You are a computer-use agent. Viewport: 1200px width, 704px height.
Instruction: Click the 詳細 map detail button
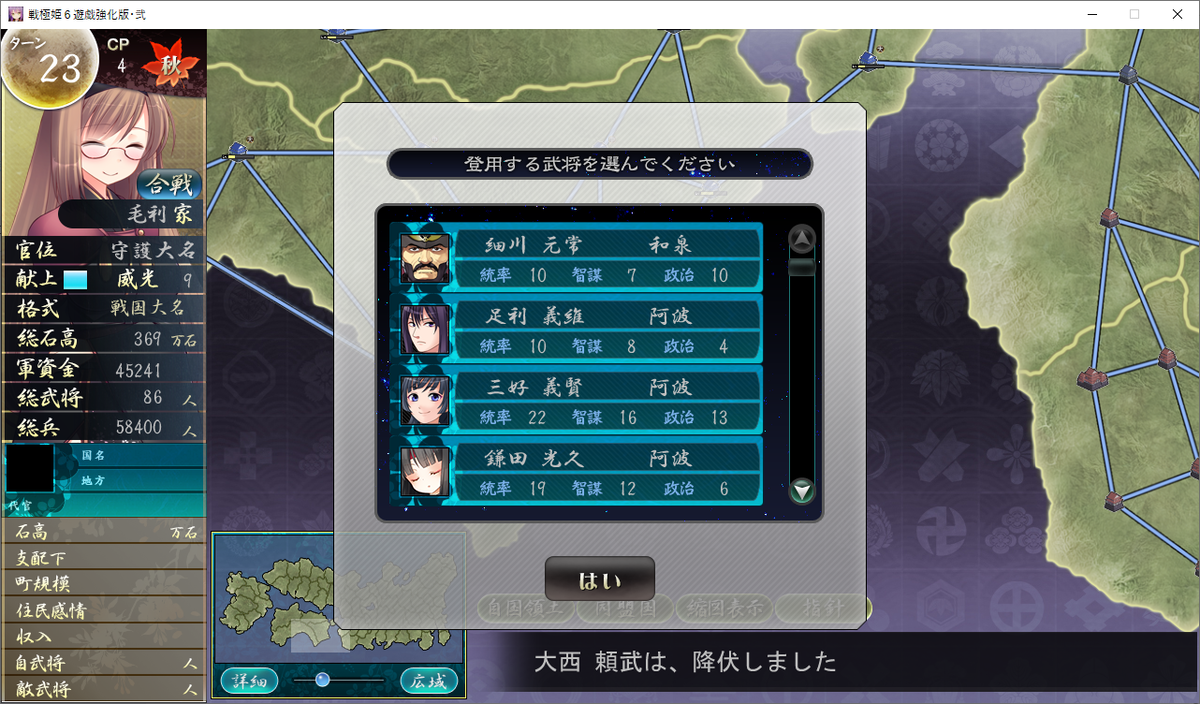click(249, 681)
